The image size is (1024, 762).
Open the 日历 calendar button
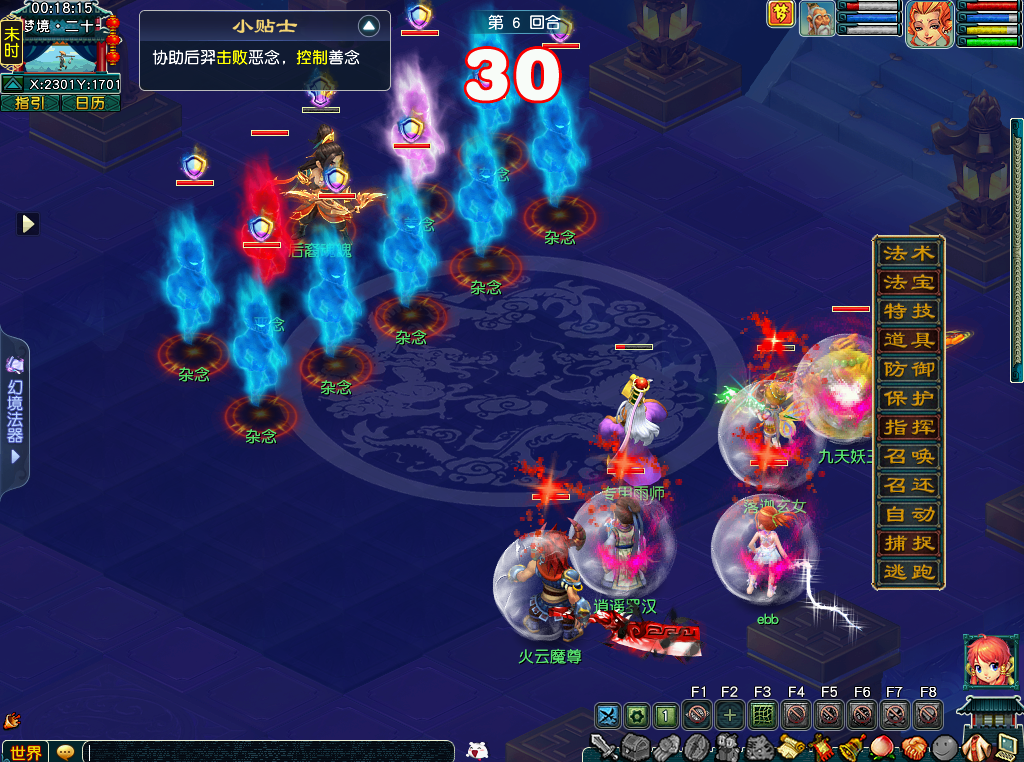click(x=90, y=103)
